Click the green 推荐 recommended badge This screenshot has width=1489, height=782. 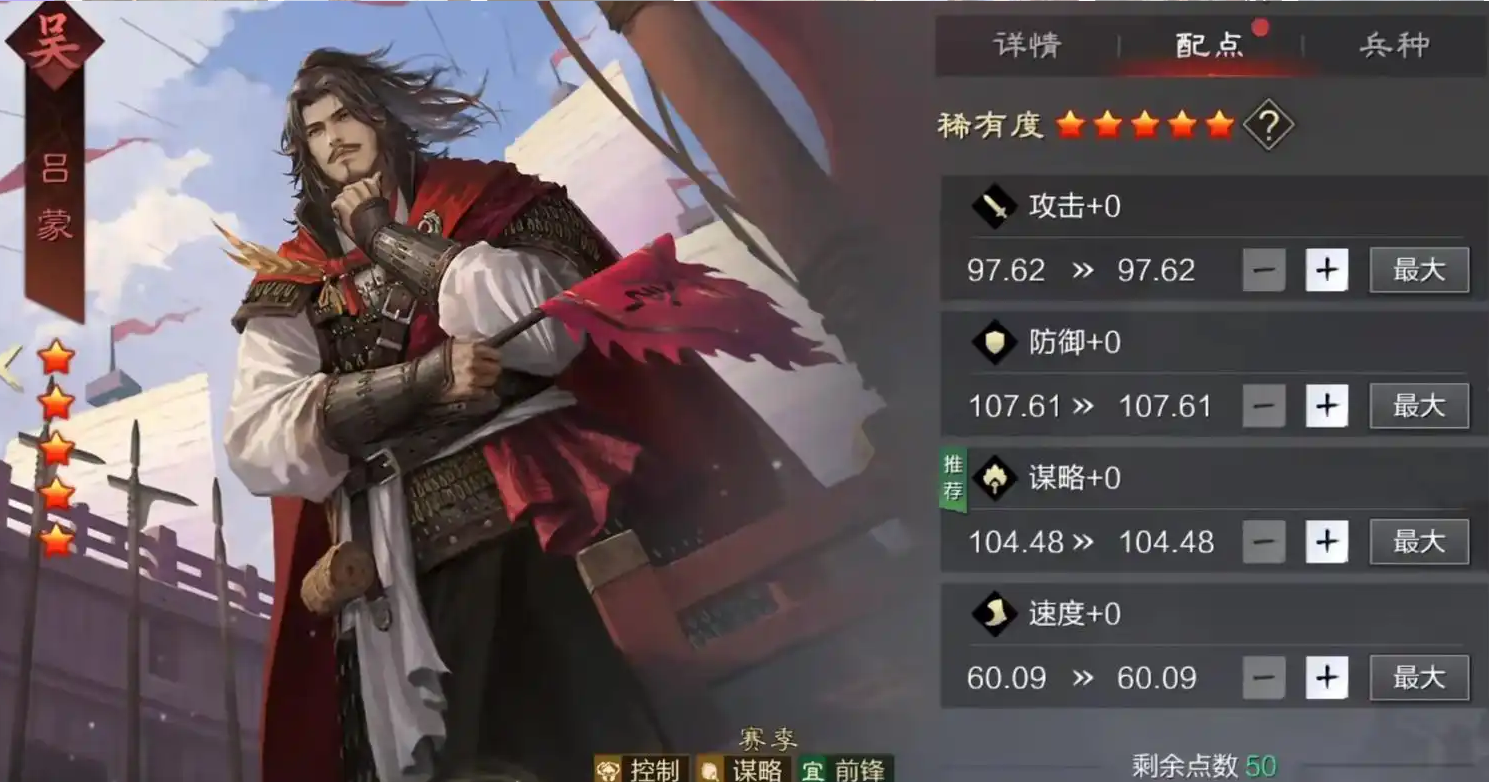(x=954, y=477)
